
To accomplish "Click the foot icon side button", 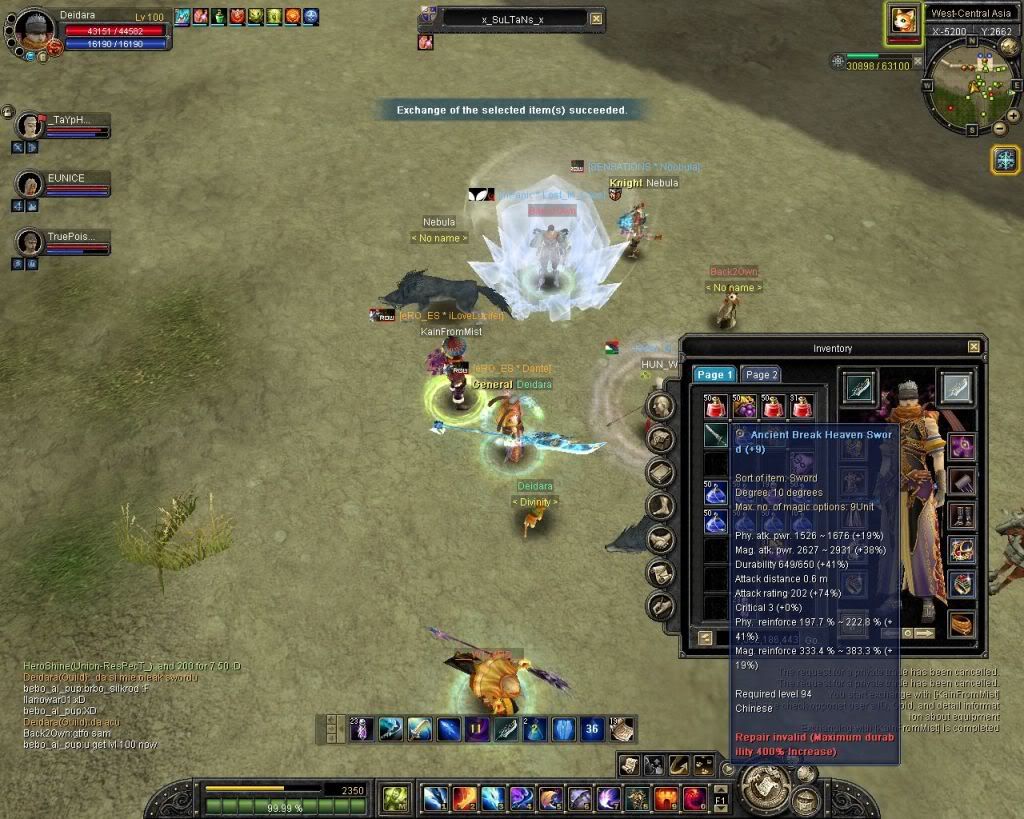I will (659, 505).
